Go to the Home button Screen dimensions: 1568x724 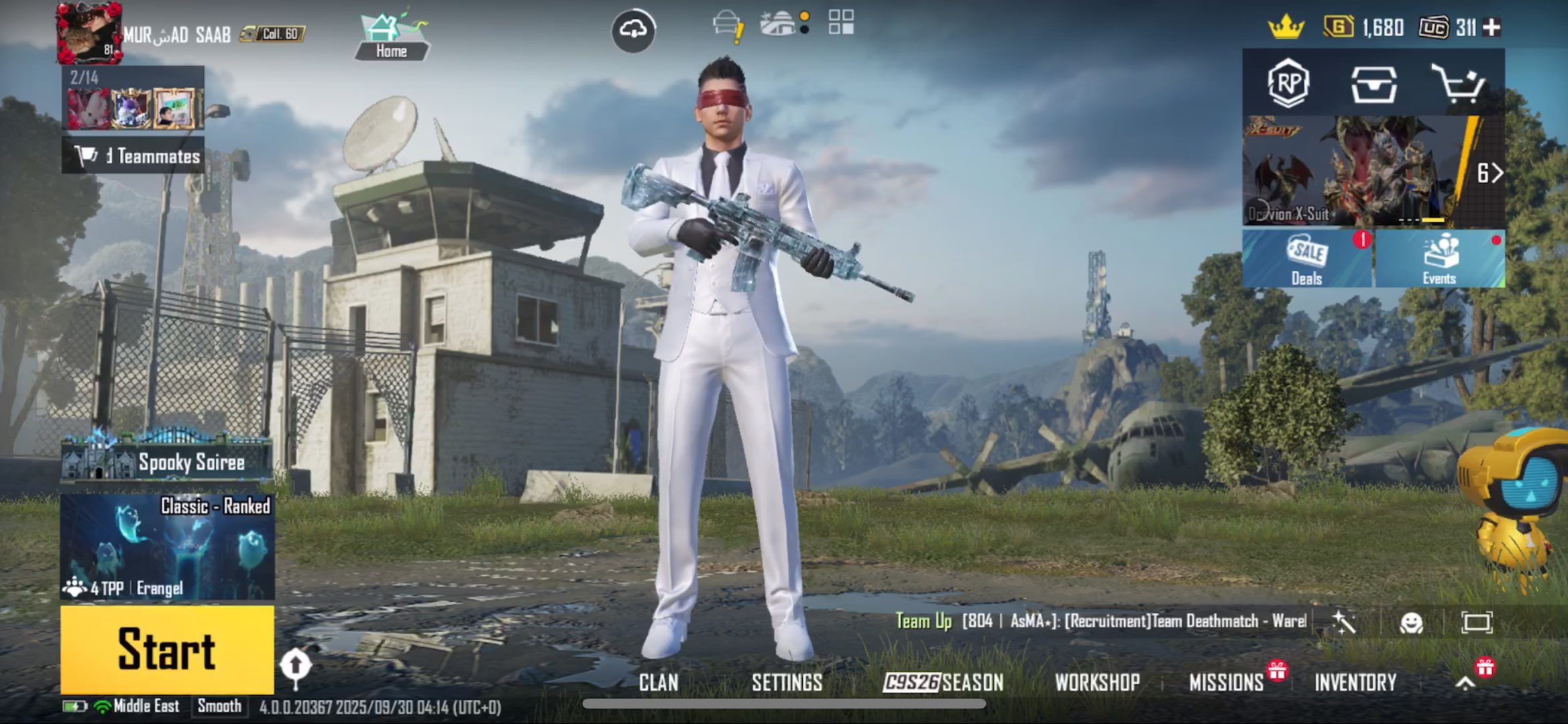click(x=392, y=37)
